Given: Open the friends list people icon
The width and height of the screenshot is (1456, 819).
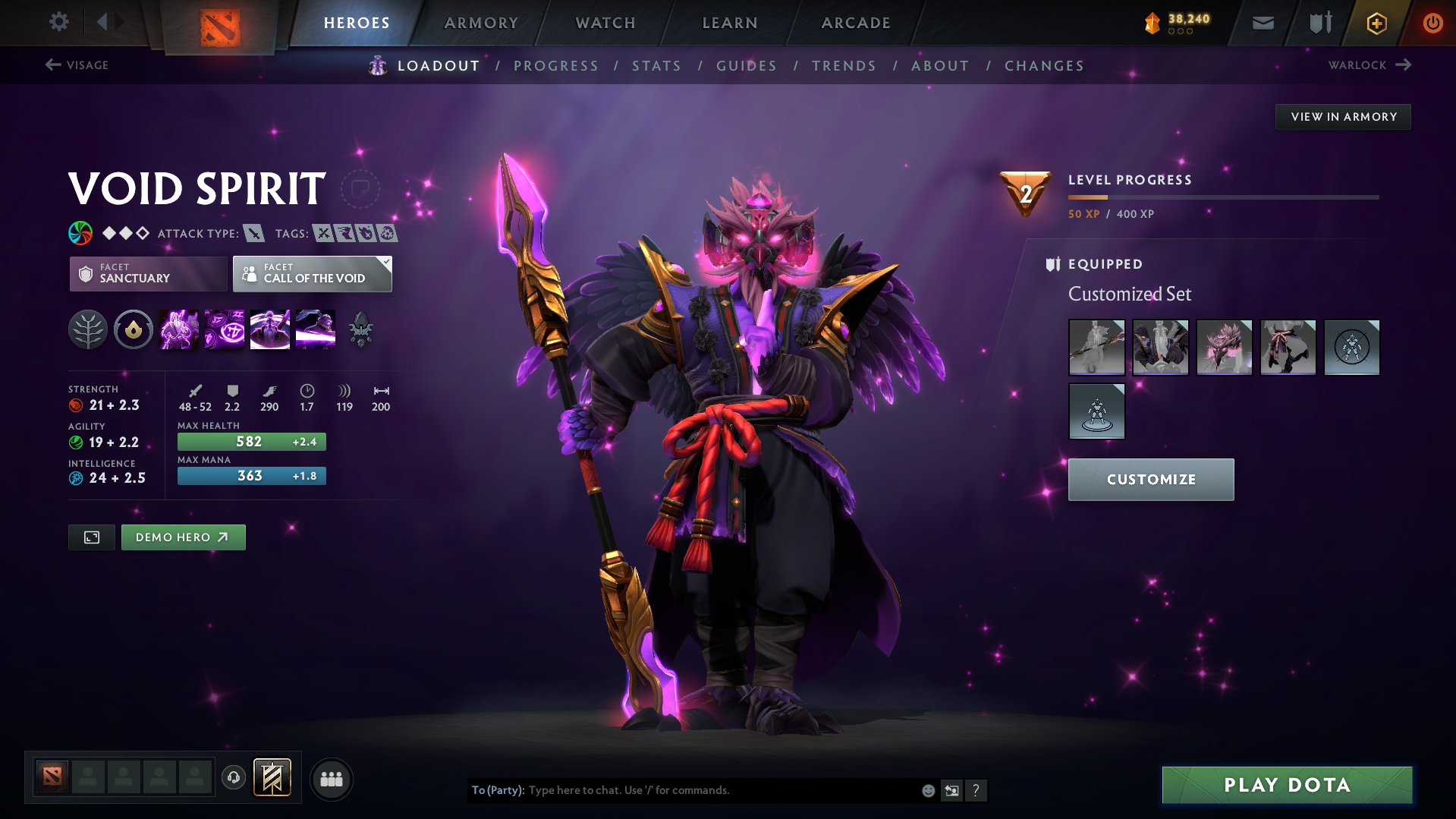Looking at the screenshot, I should pyautogui.click(x=331, y=778).
